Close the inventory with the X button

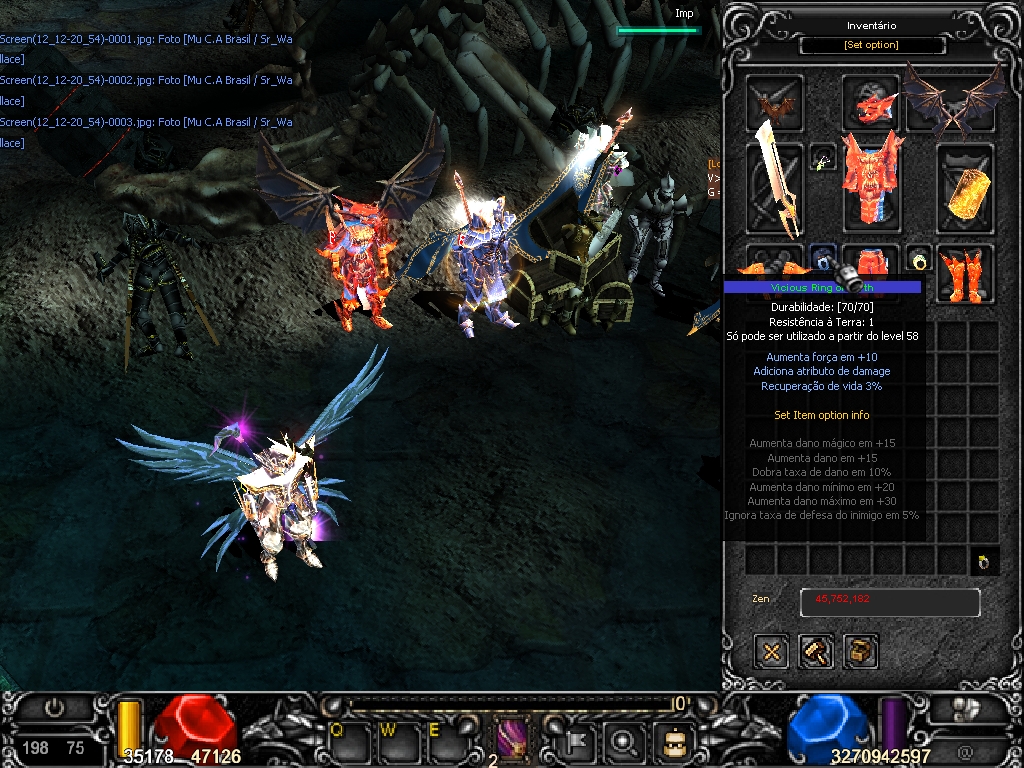coord(771,652)
